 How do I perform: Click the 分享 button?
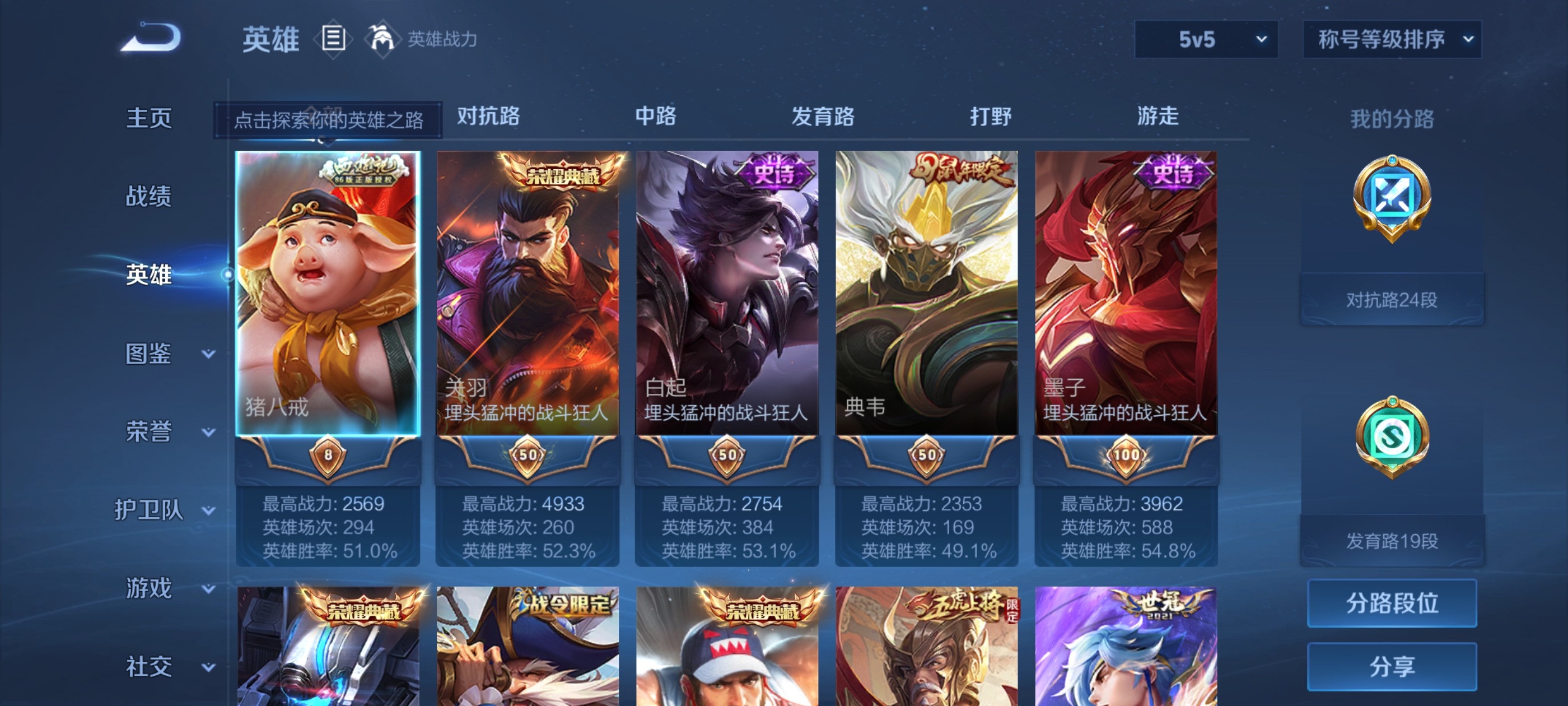click(1393, 667)
